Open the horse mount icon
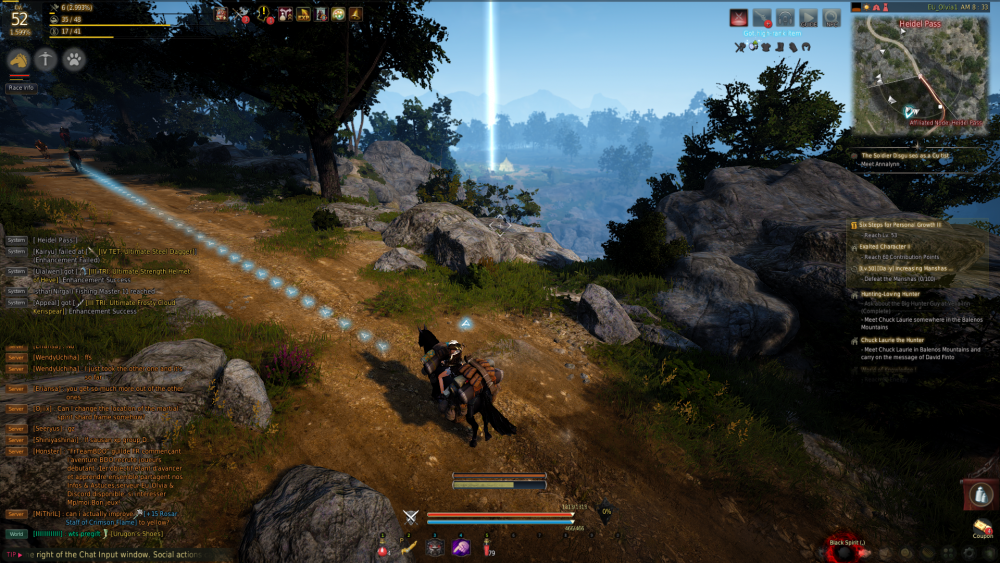Image resolution: width=1000 pixels, height=563 pixels. pos(18,60)
